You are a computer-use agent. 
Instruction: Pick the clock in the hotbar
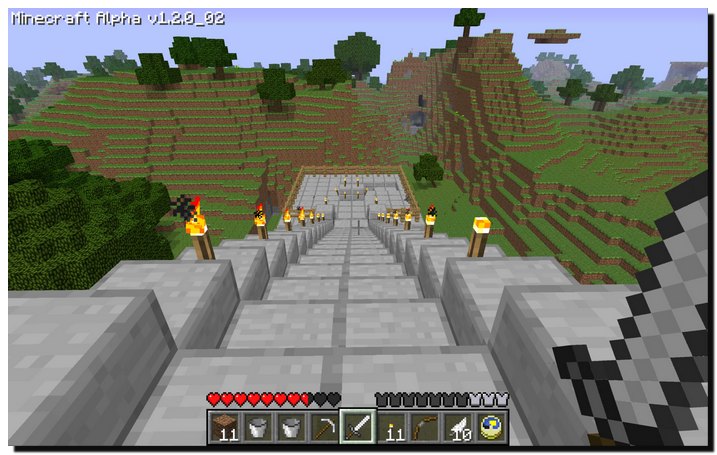[x=491, y=427]
